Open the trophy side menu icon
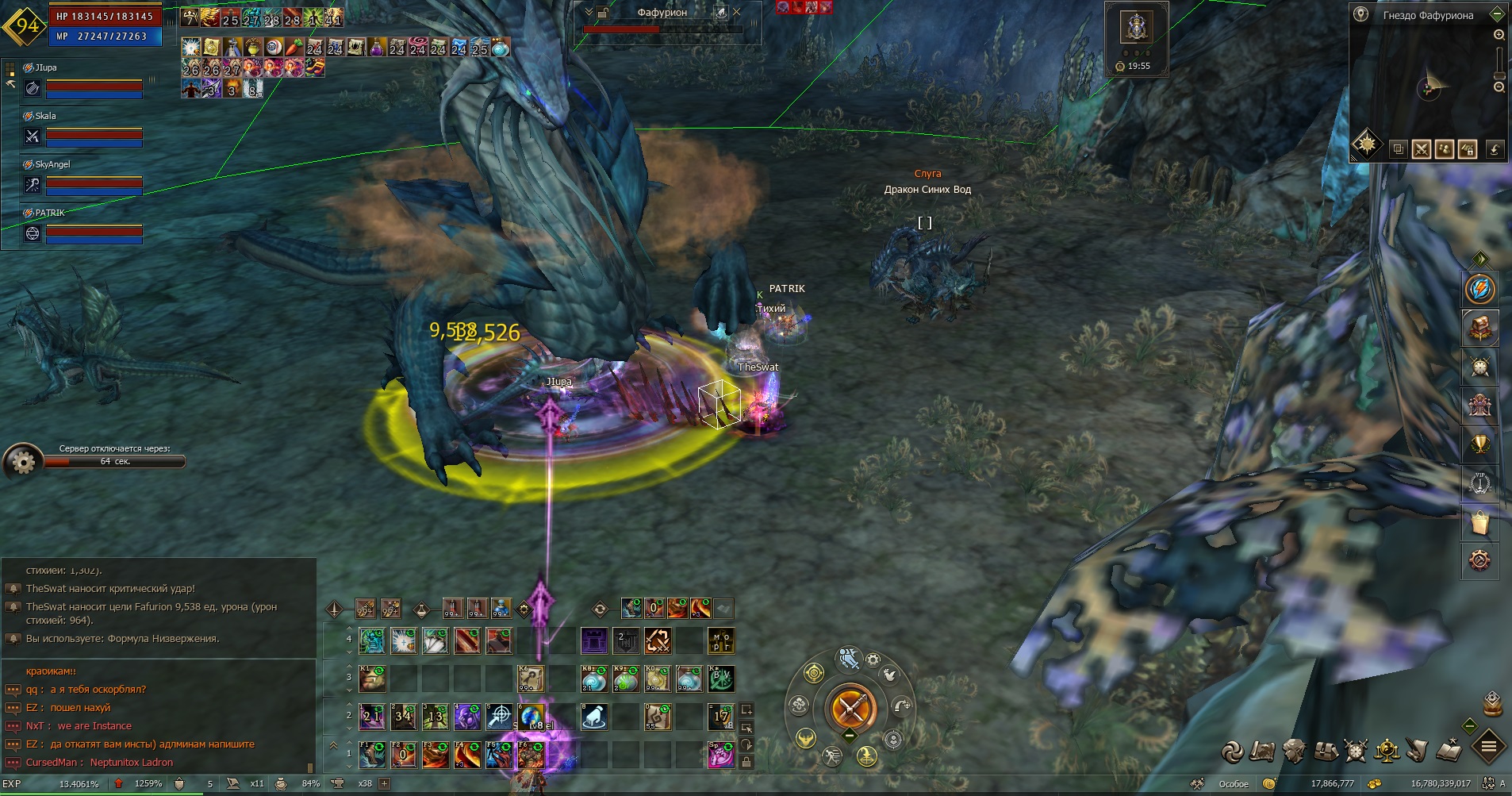 click(1479, 444)
